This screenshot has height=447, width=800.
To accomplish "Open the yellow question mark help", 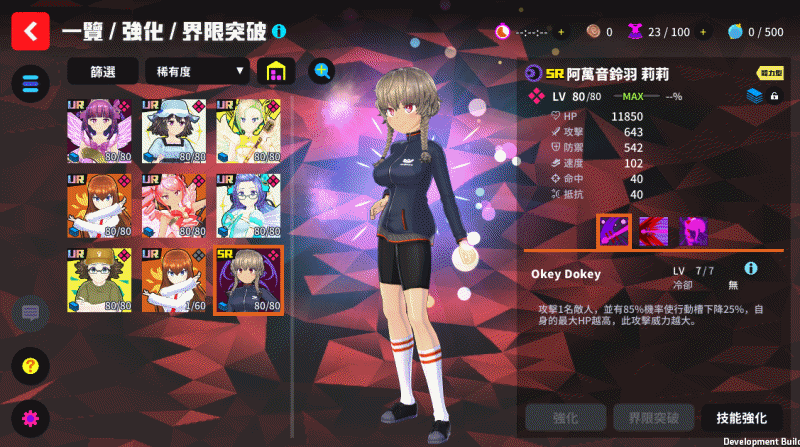I will 30,365.
